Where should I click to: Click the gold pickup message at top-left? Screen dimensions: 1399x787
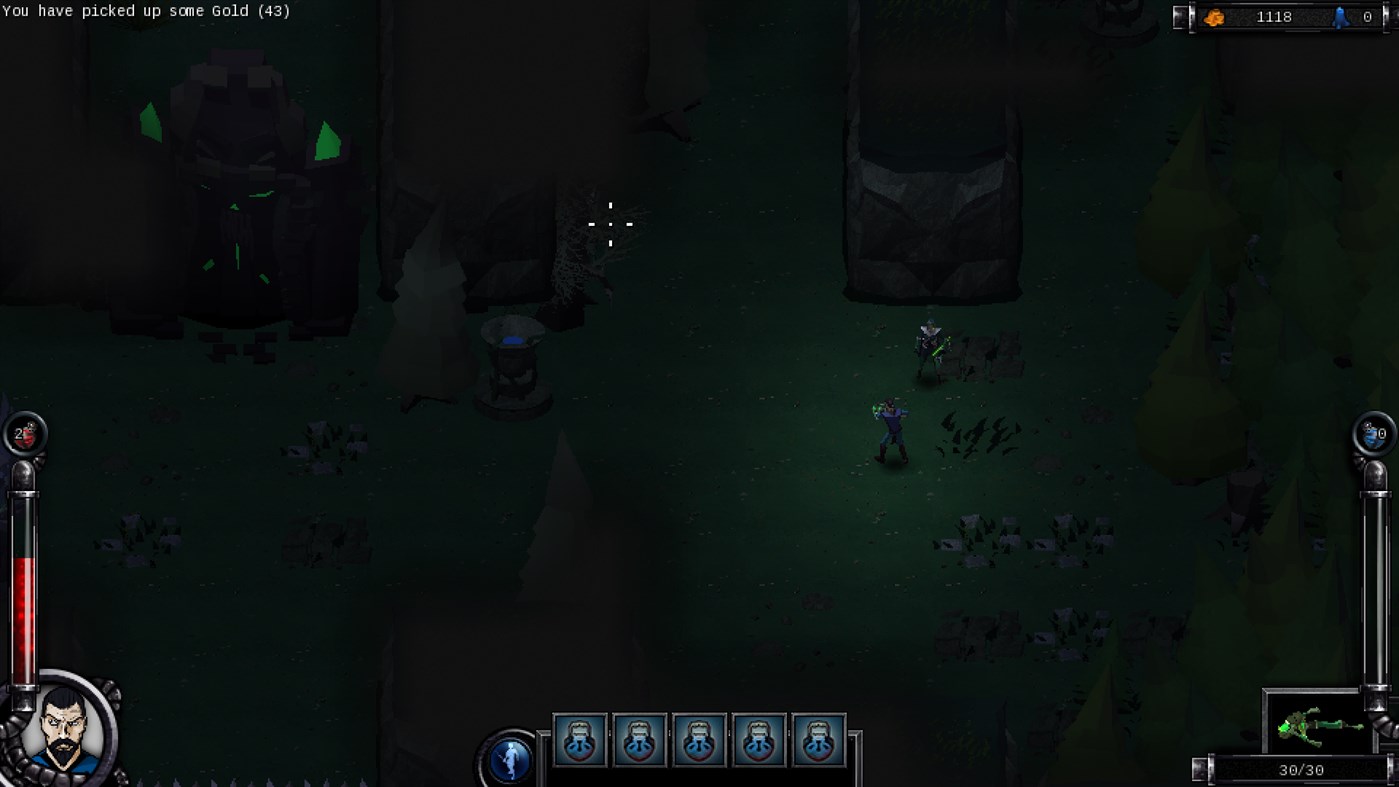pyautogui.click(x=146, y=11)
